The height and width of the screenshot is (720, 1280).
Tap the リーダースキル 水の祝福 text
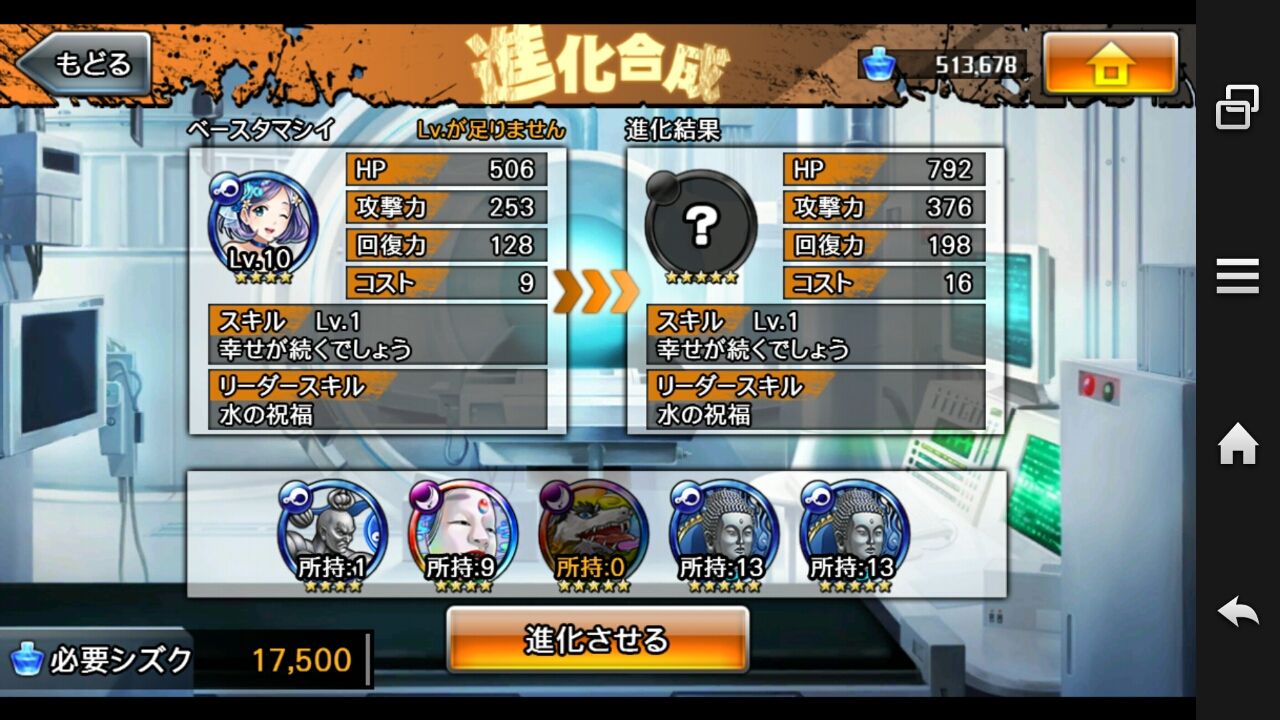click(x=380, y=400)
